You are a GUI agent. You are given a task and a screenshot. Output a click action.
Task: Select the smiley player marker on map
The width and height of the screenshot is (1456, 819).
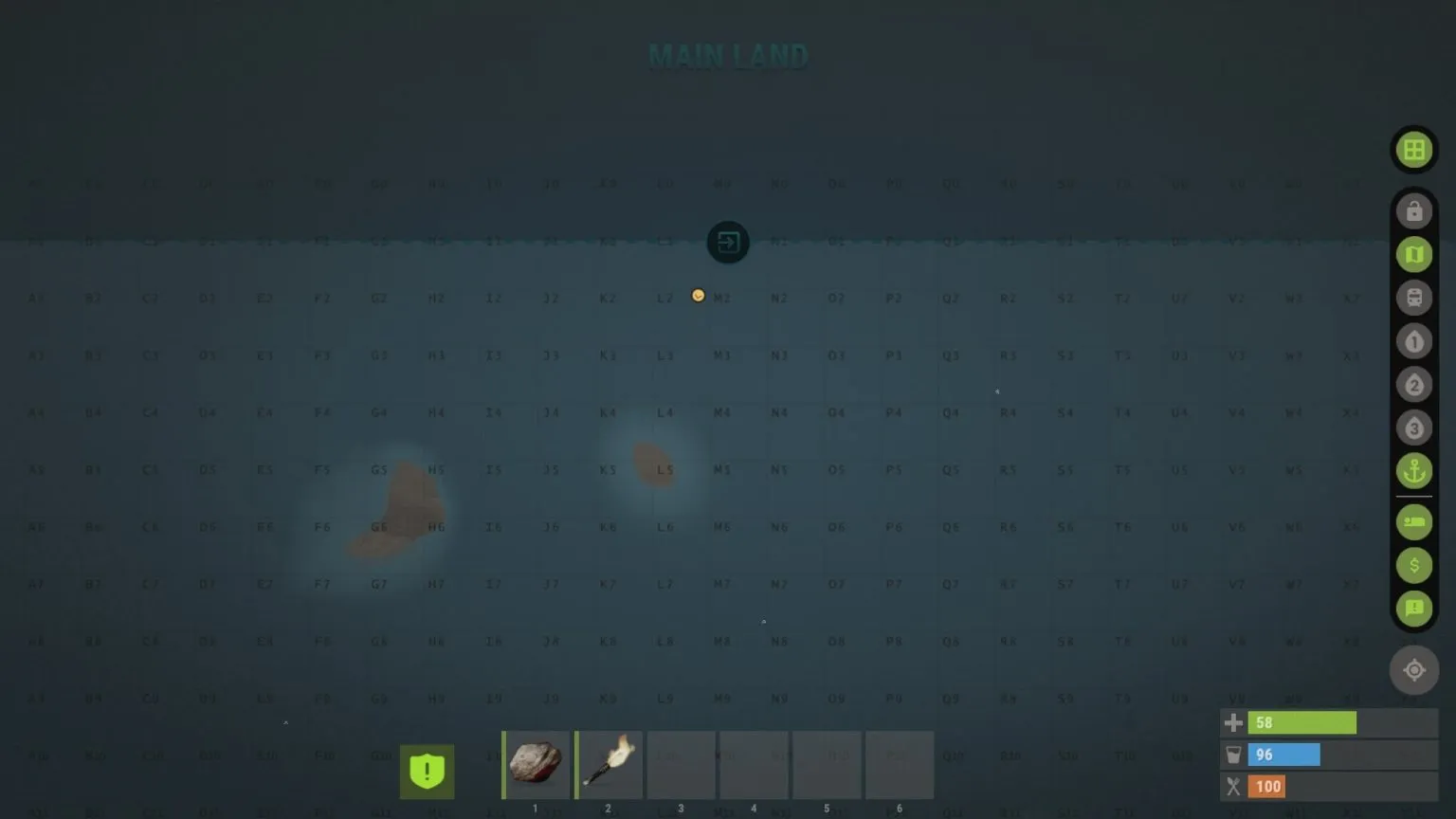point(699,295)
